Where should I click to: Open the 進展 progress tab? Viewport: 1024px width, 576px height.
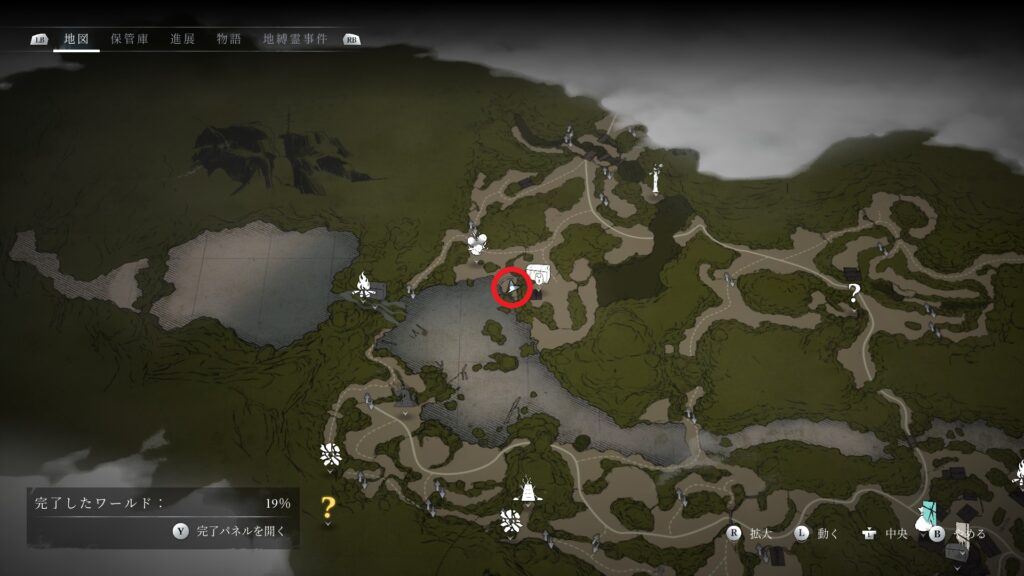tap(182, 39)
